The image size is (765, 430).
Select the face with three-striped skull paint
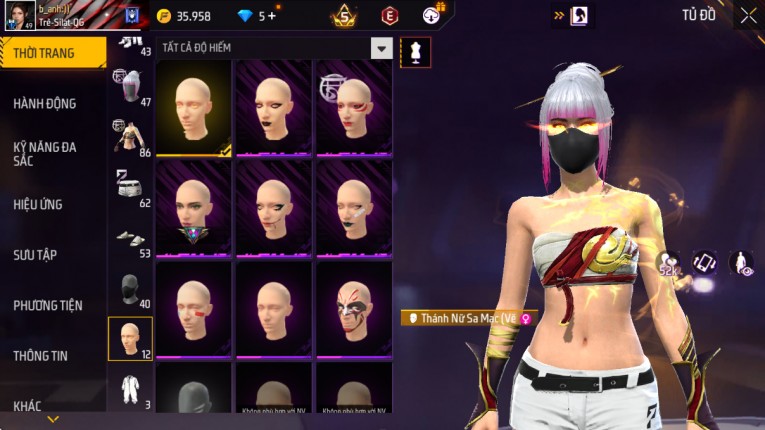353,308
